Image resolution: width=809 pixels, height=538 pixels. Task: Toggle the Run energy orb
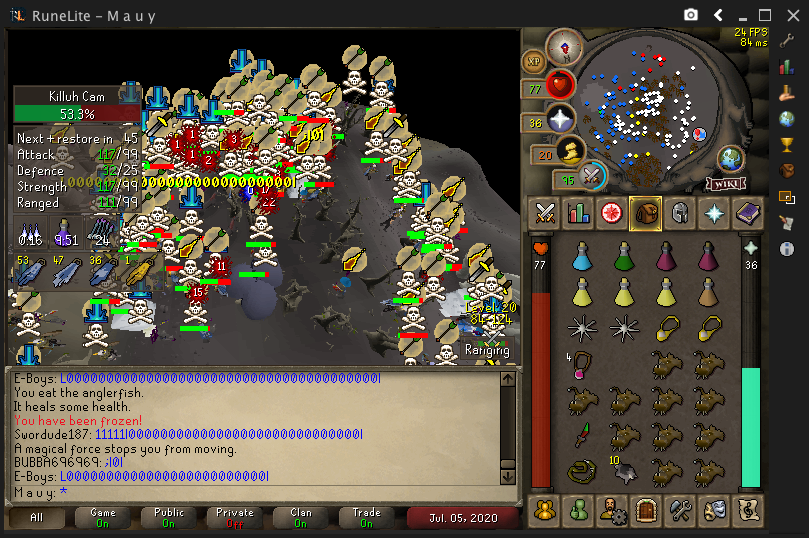(x=570, y=151)
